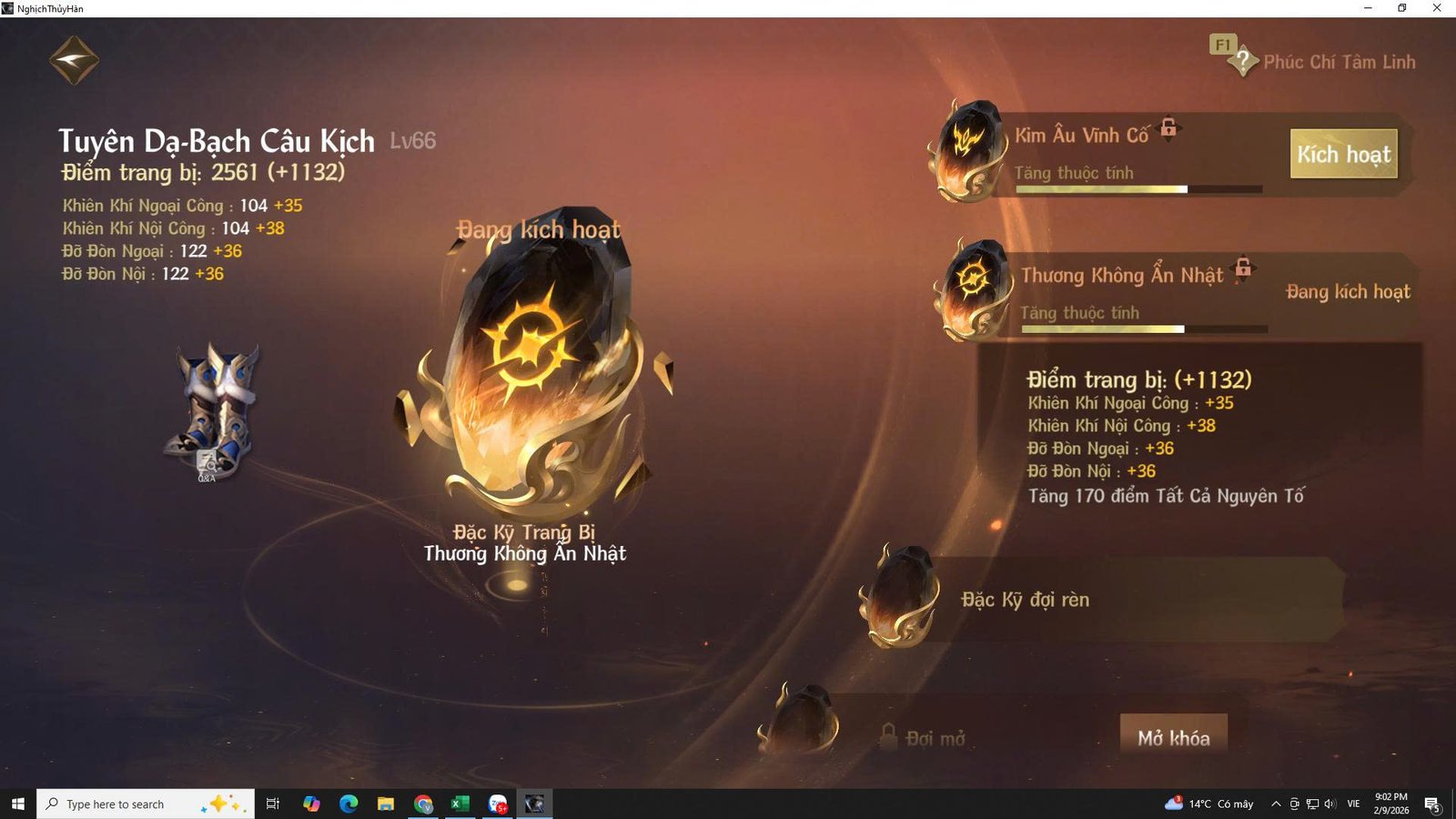The width and height of the screenshot is (1456, 819).
Task: Click the back arrow emblem top left
Action: point(73,58)
